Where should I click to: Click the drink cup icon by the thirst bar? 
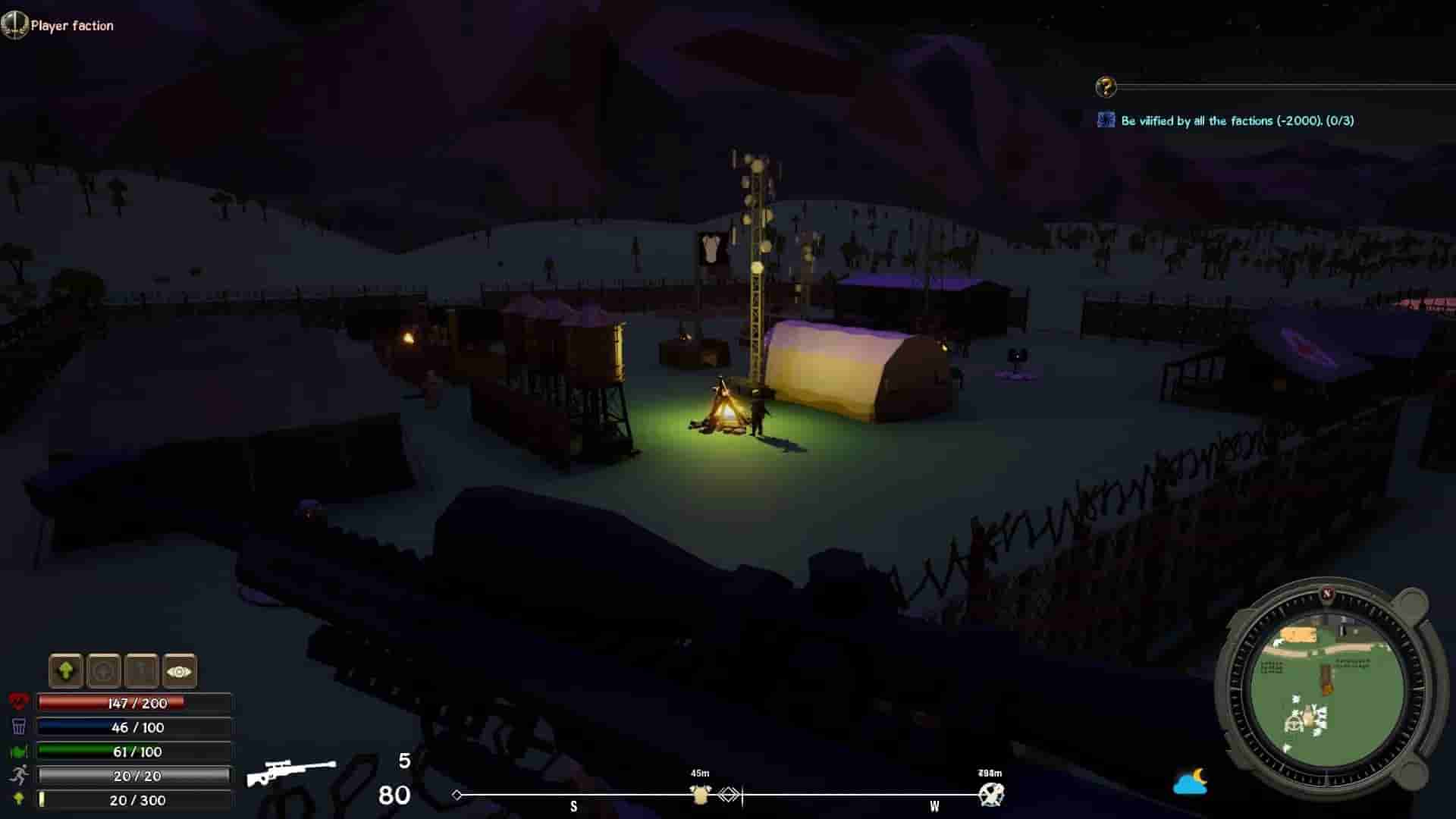pyautogui.click(x=20, y=726)
